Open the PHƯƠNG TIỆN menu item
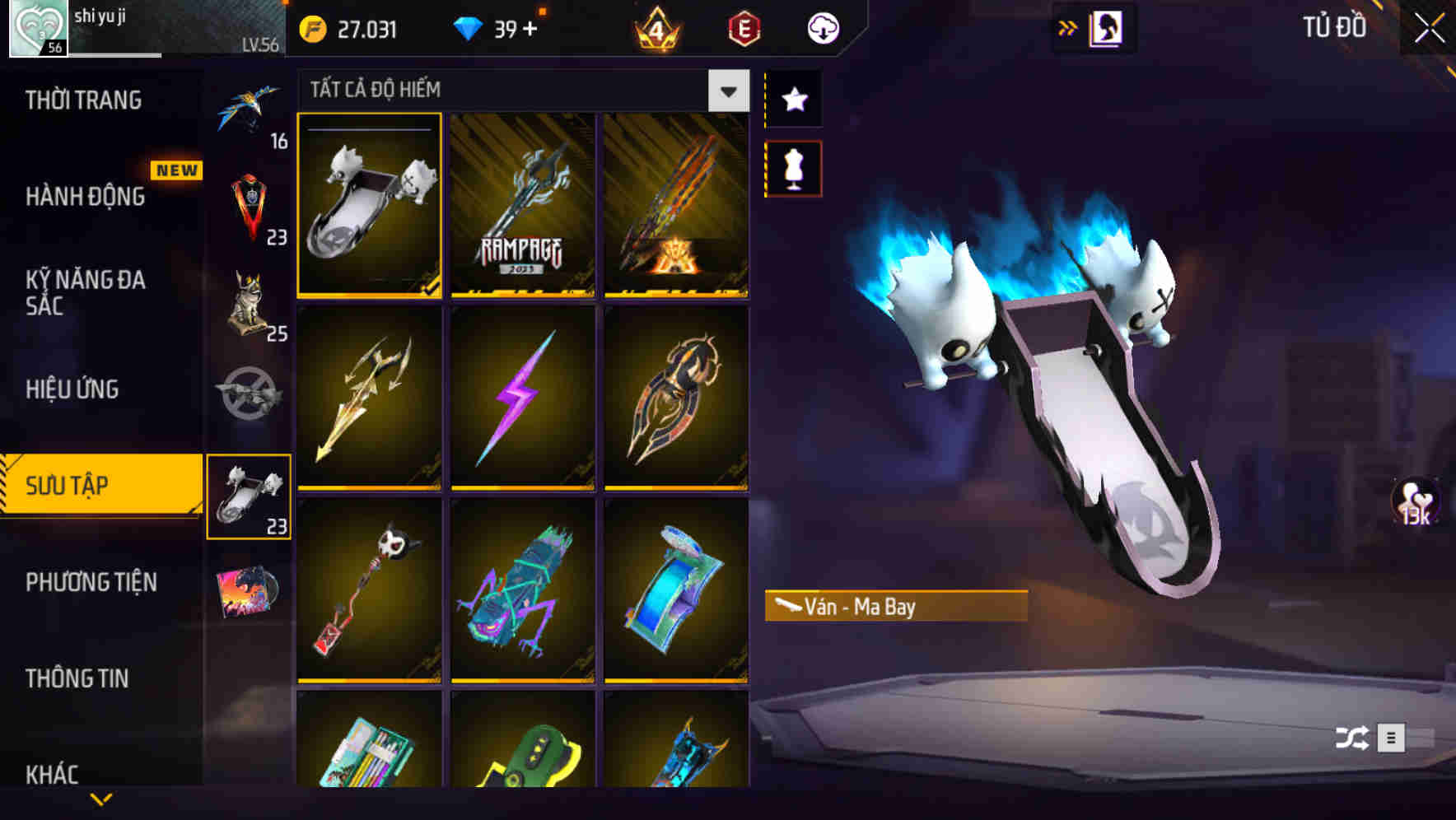Image resolution: width=1456 pixels, height=820 pixels. (91, 582)
